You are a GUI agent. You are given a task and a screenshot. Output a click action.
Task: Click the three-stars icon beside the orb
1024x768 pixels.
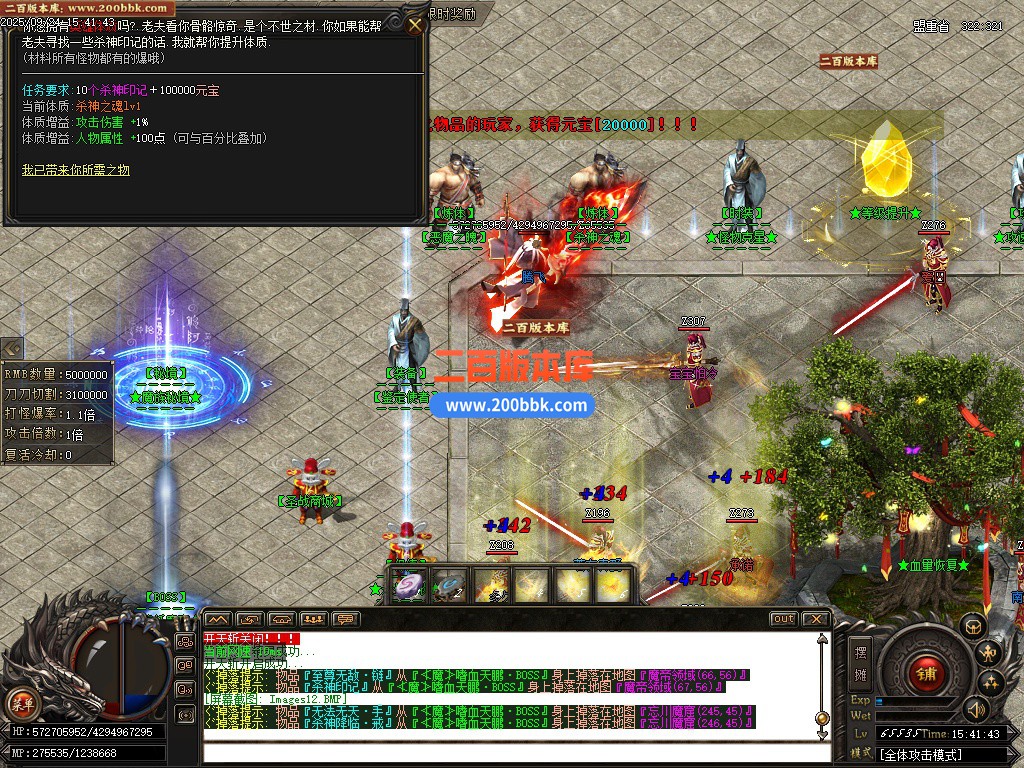point(991,684)
